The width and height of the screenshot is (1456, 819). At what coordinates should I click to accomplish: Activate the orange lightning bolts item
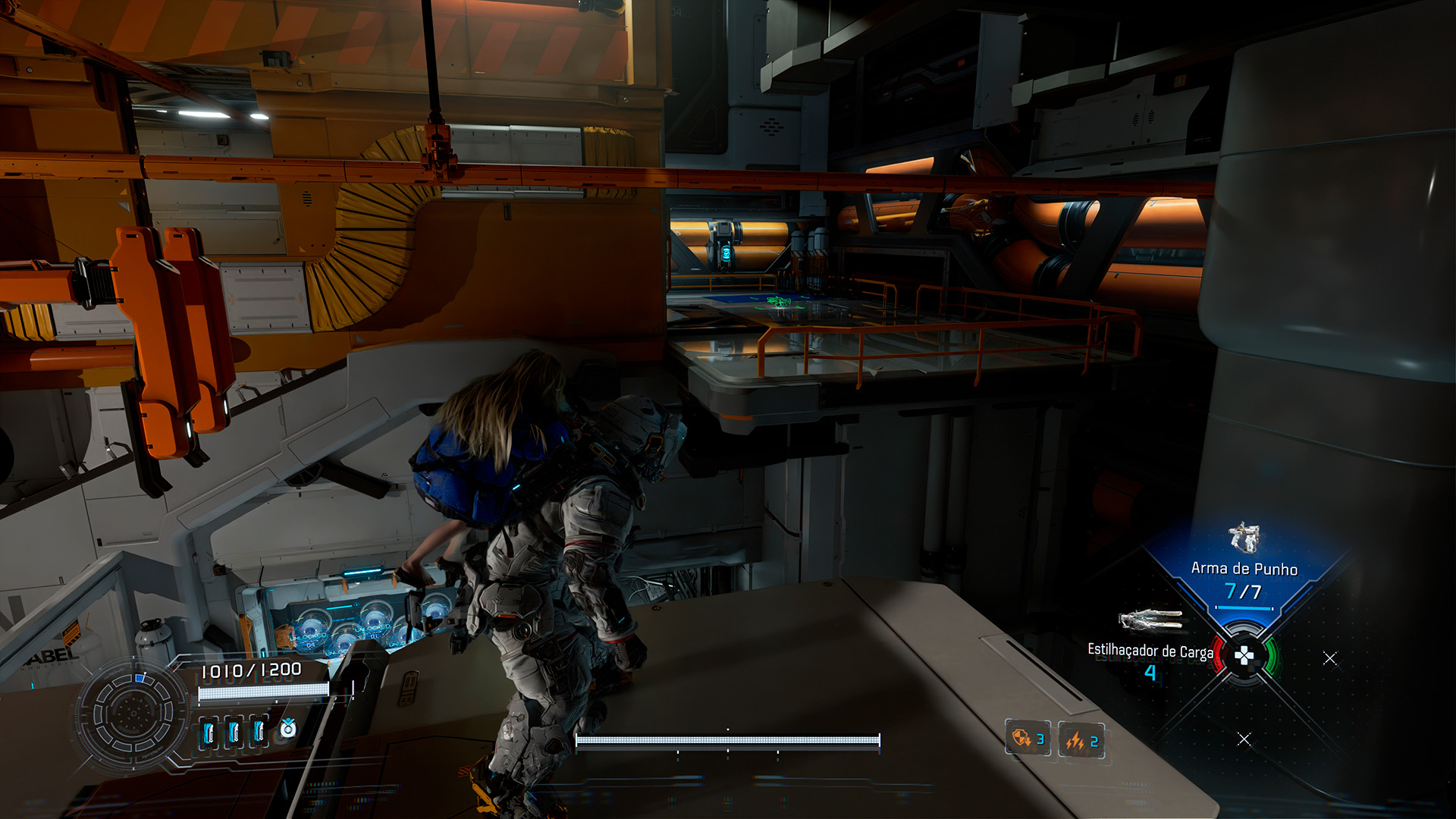point(1075,740)
